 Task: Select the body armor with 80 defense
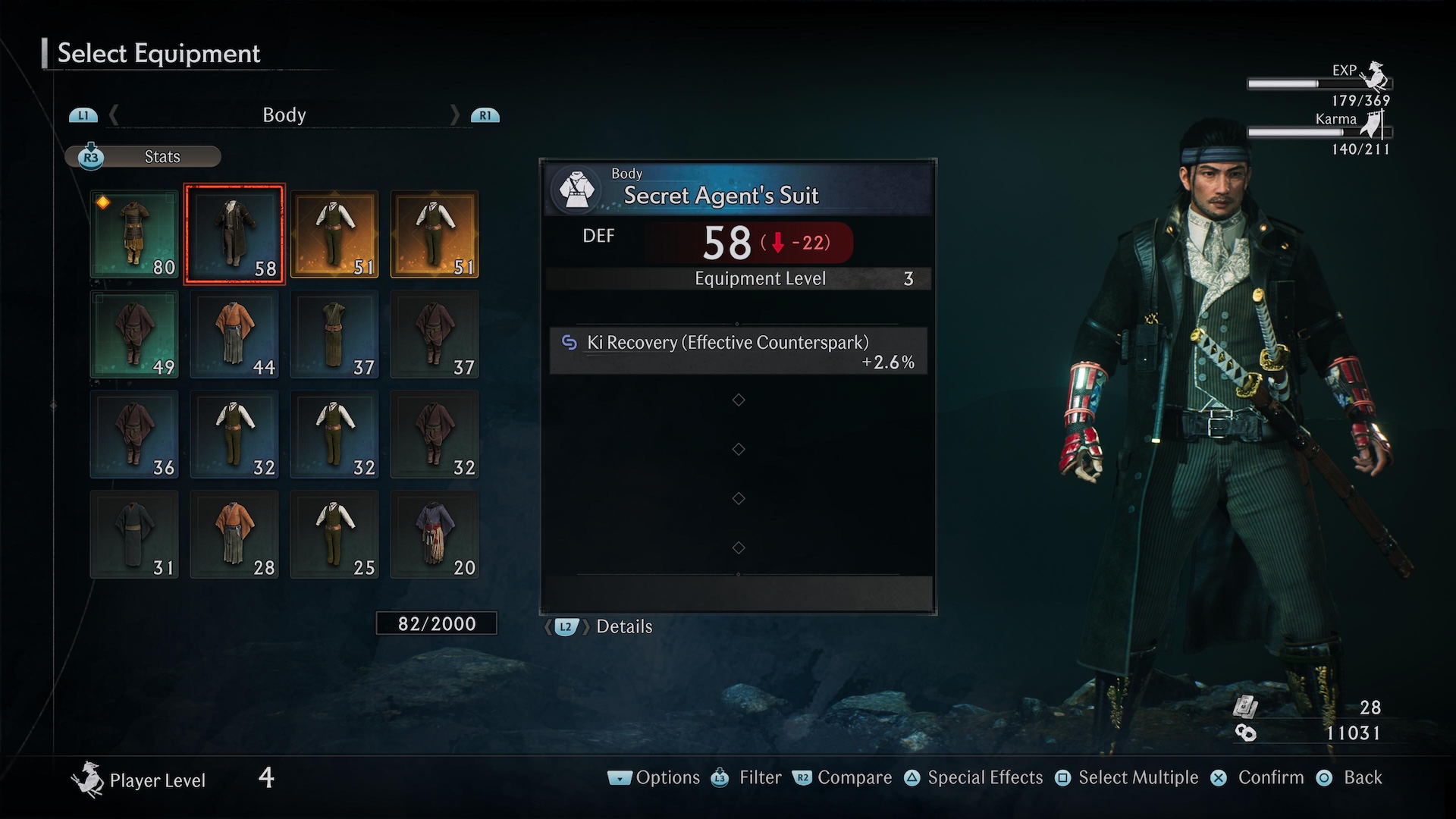(x=134, y=234)
